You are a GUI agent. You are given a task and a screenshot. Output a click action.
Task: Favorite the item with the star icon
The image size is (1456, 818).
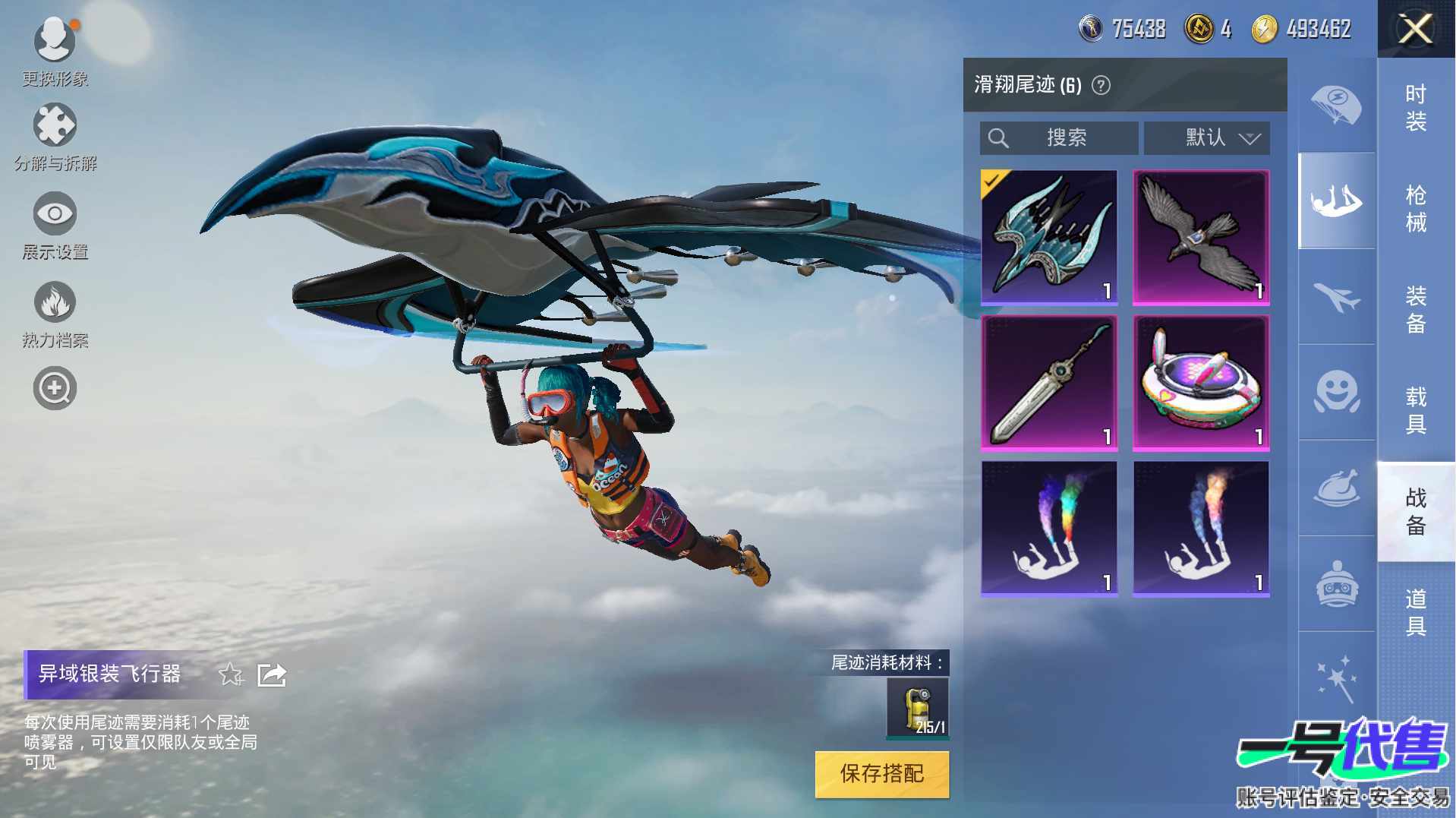click(230, 674)
